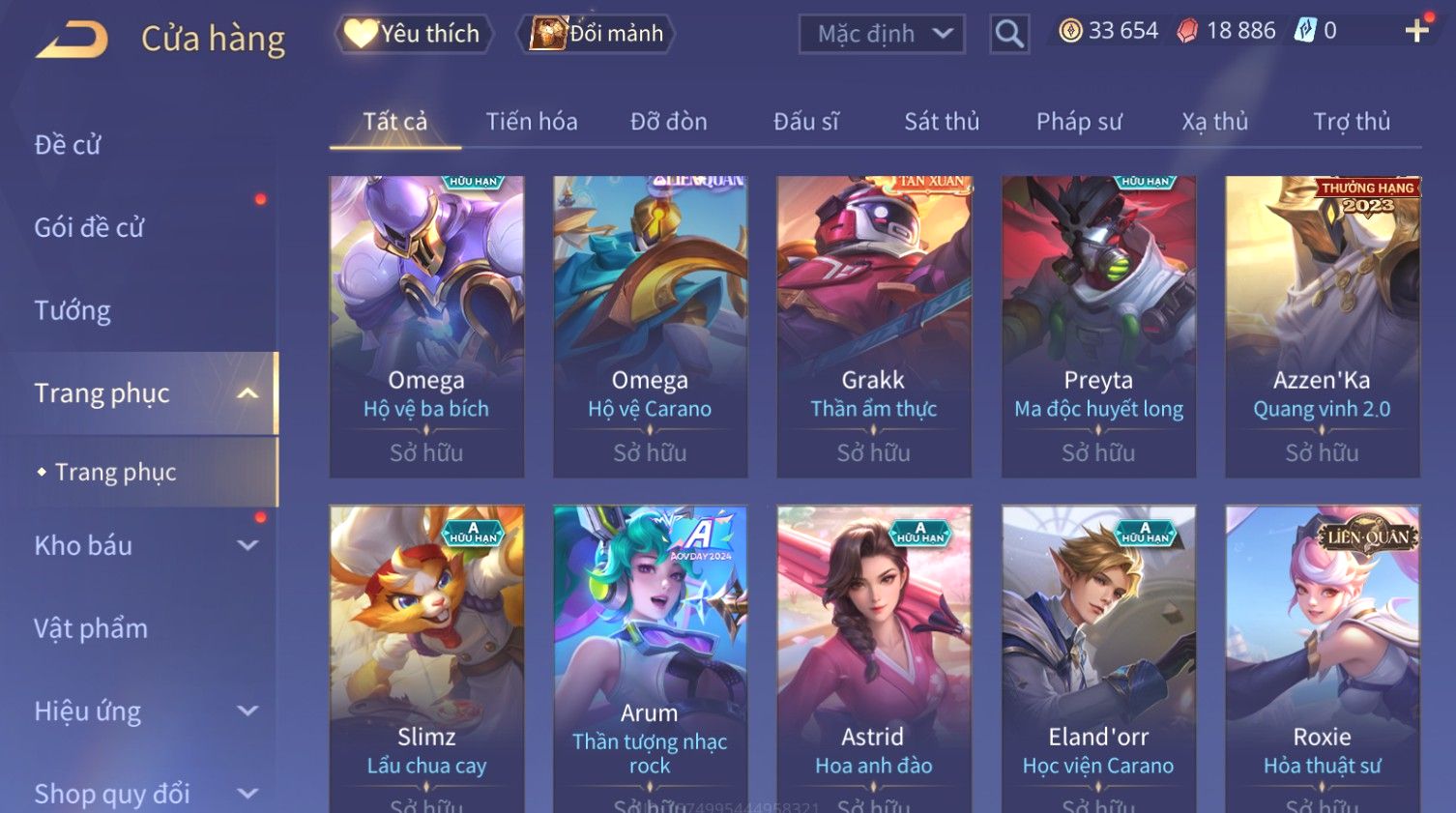Screen dimensions: 1456x813
Task: Pick the Azzen'Ka Quang vinh 2.0 skin
Action: (1322, 326)
